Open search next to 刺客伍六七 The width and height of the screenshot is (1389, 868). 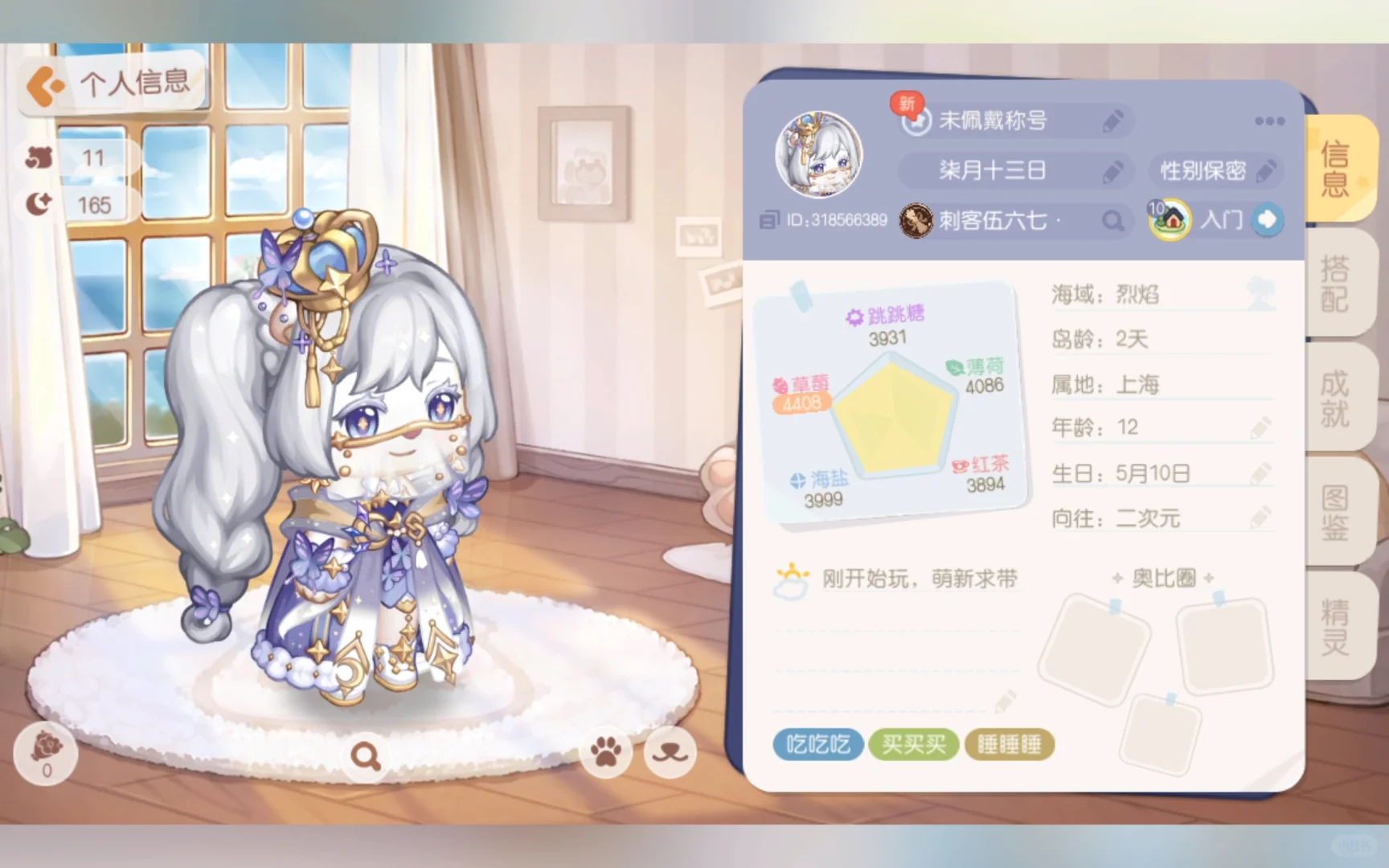1113,220
